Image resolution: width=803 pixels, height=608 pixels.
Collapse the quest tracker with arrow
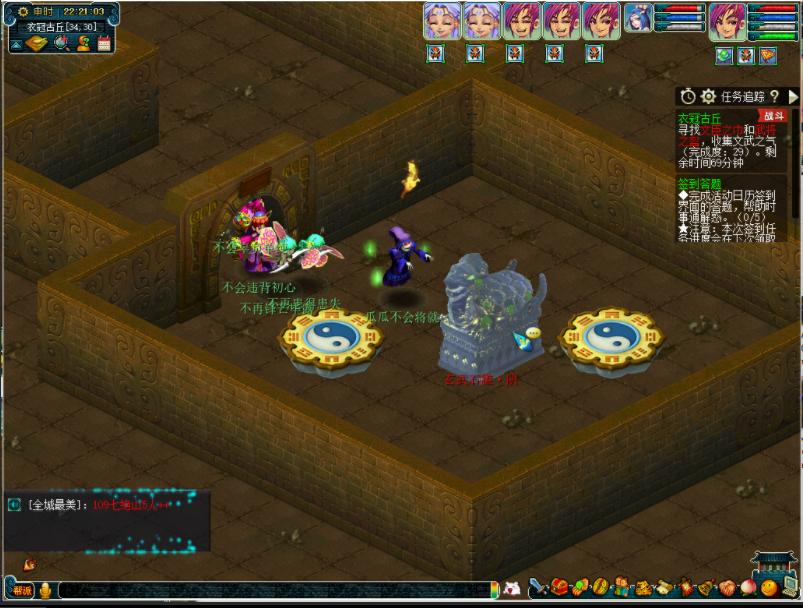pos(794,97)
